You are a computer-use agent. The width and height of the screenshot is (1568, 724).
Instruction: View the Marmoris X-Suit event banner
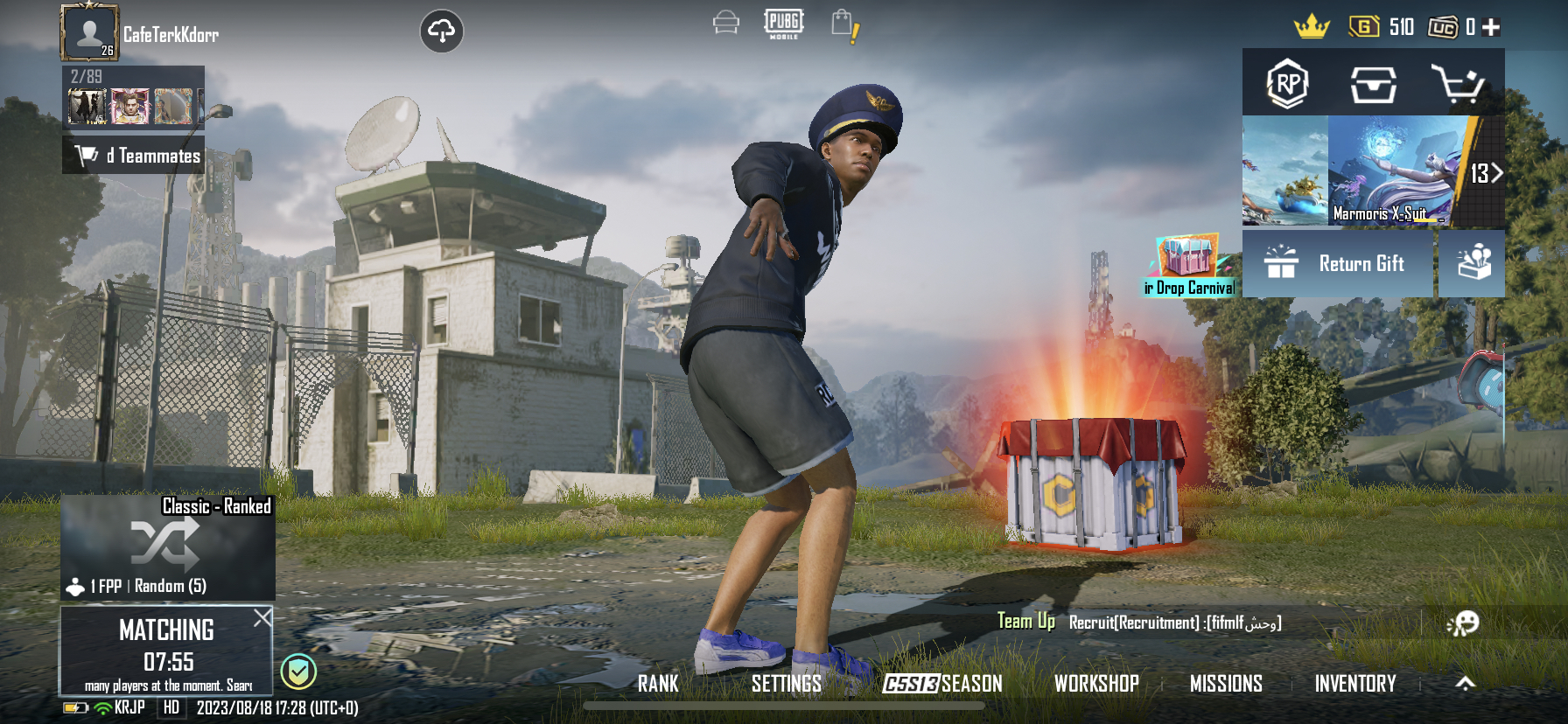1391,171
